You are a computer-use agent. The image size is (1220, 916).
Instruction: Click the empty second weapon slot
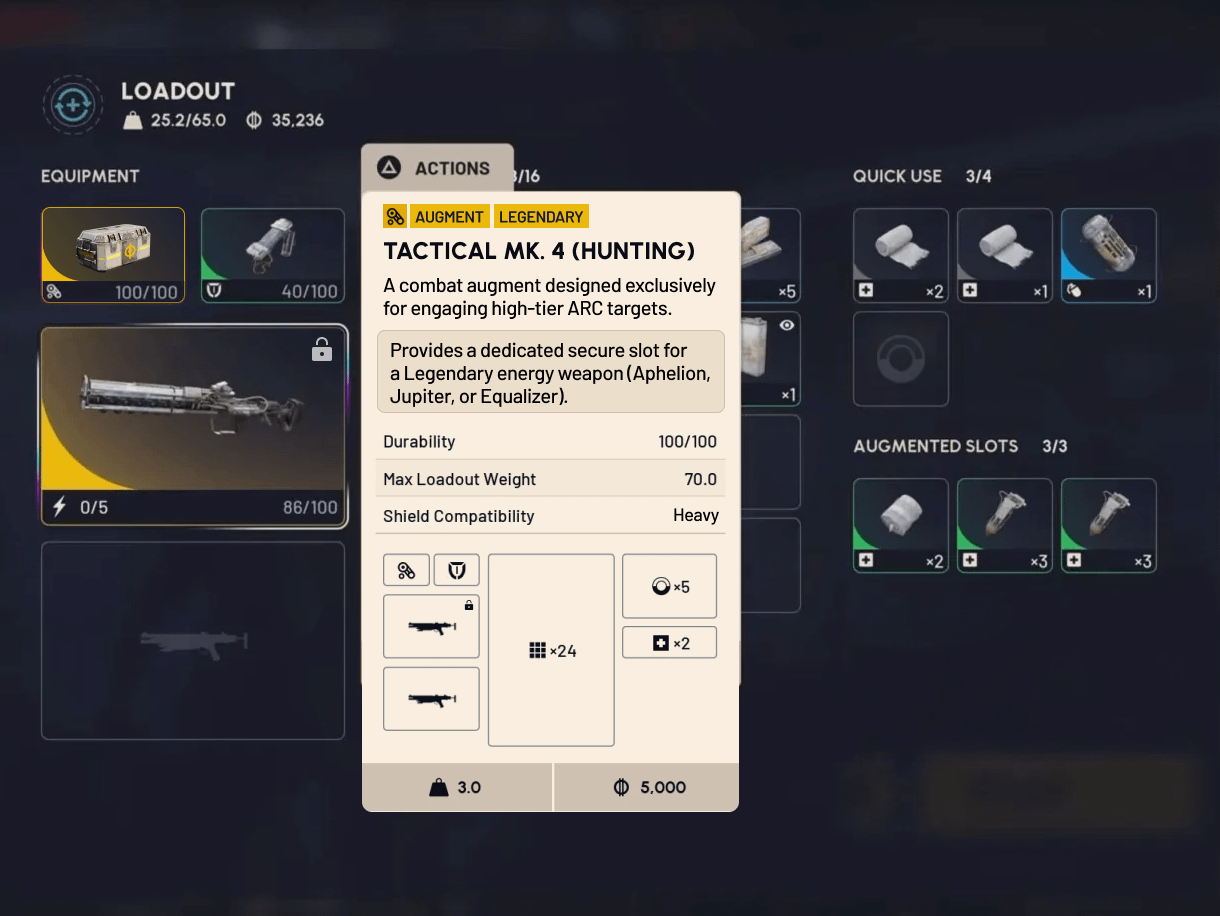tap(193, 640)
